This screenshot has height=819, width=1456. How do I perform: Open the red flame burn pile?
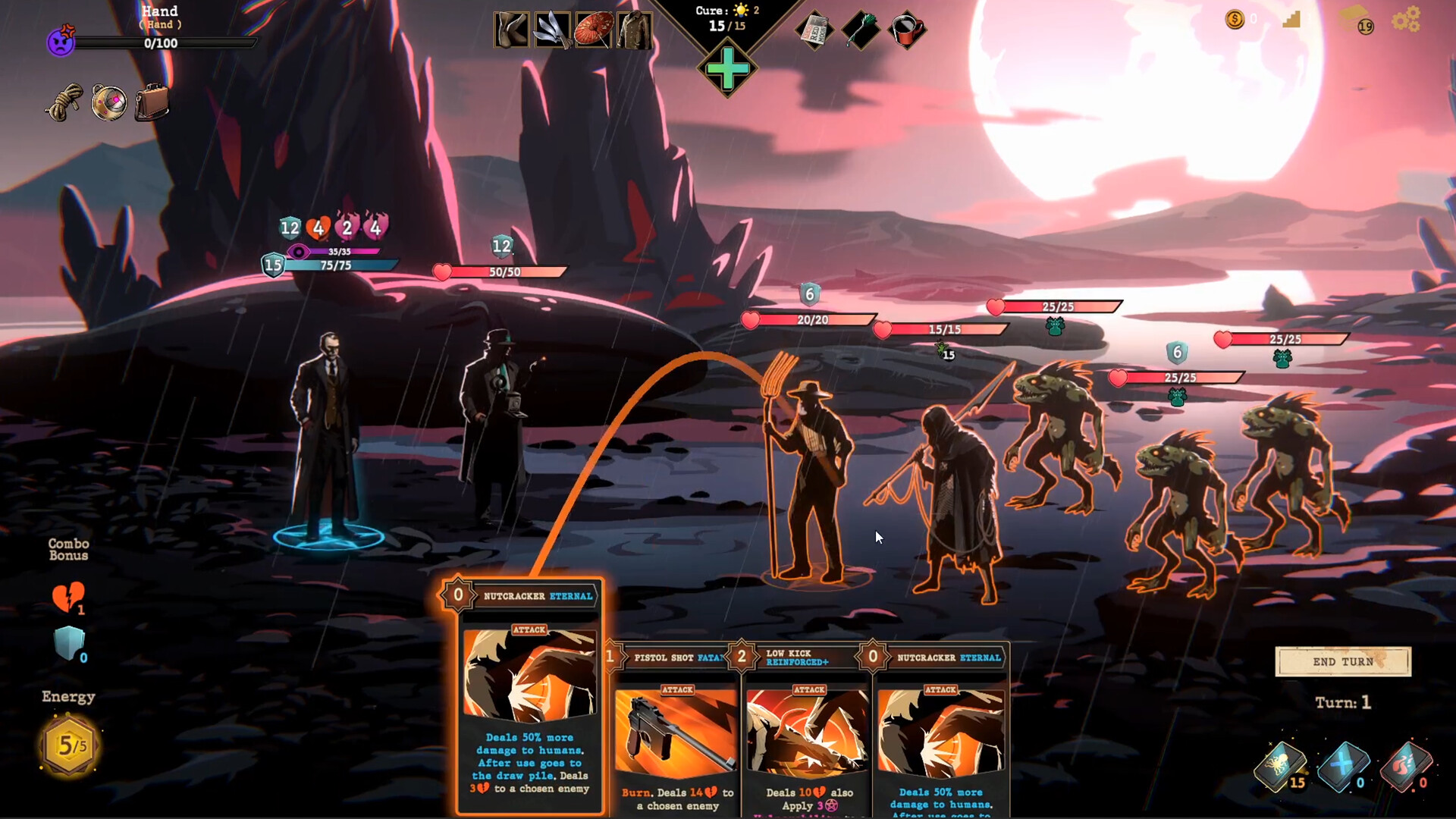pos(1405,766)
